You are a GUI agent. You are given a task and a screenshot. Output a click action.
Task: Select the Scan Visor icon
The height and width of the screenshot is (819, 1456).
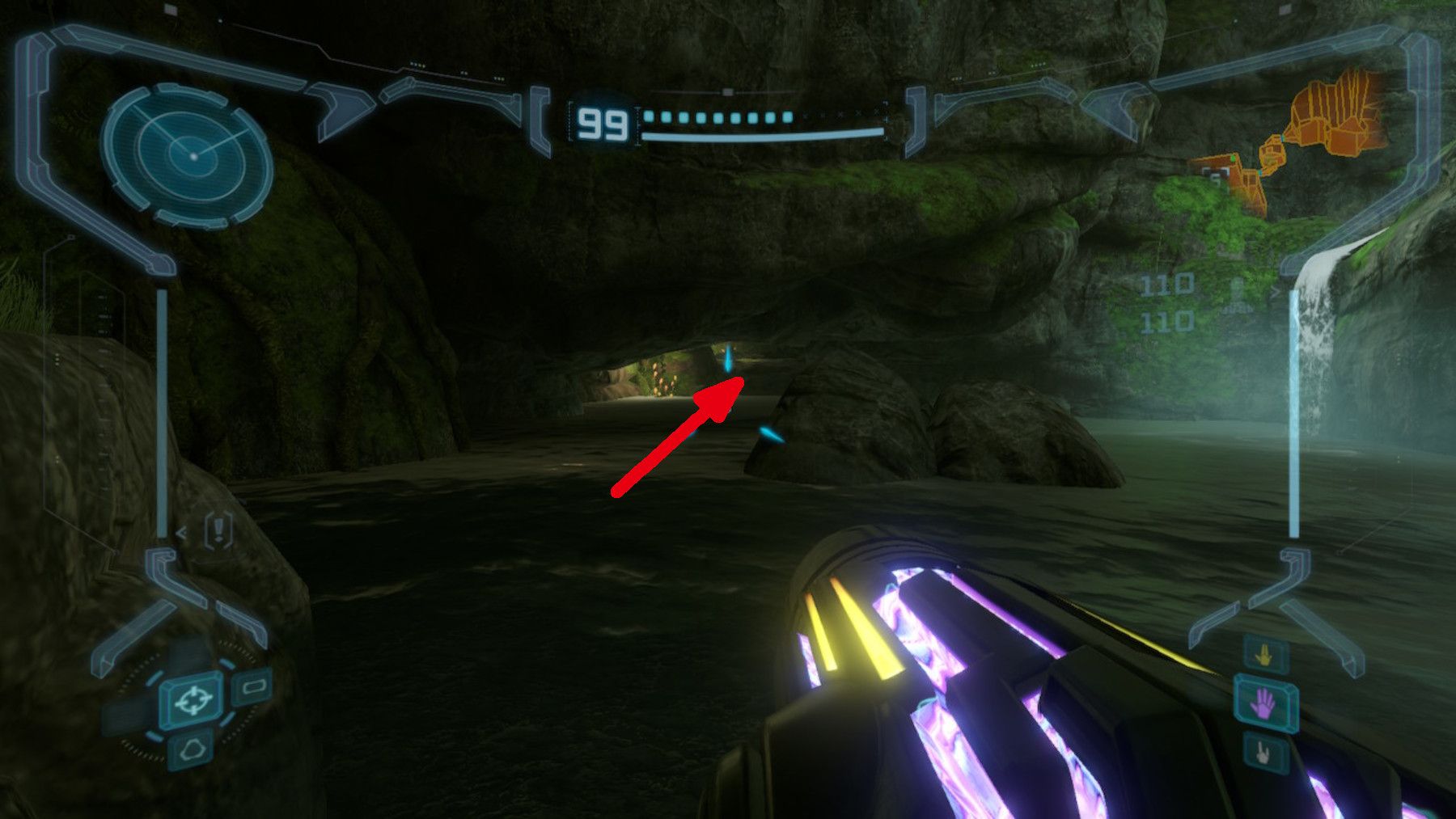pyautogui.click(x=253, y=687)
